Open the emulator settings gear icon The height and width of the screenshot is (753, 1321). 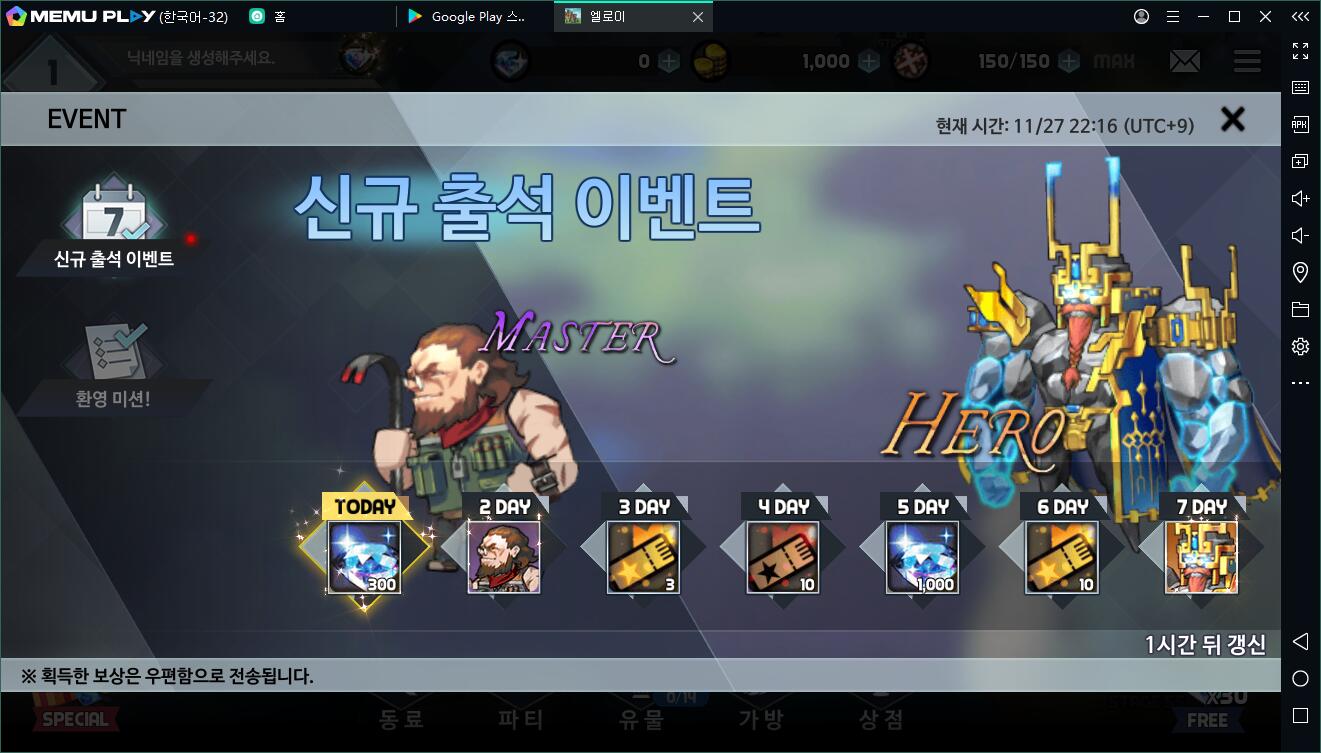(1300, 346)
